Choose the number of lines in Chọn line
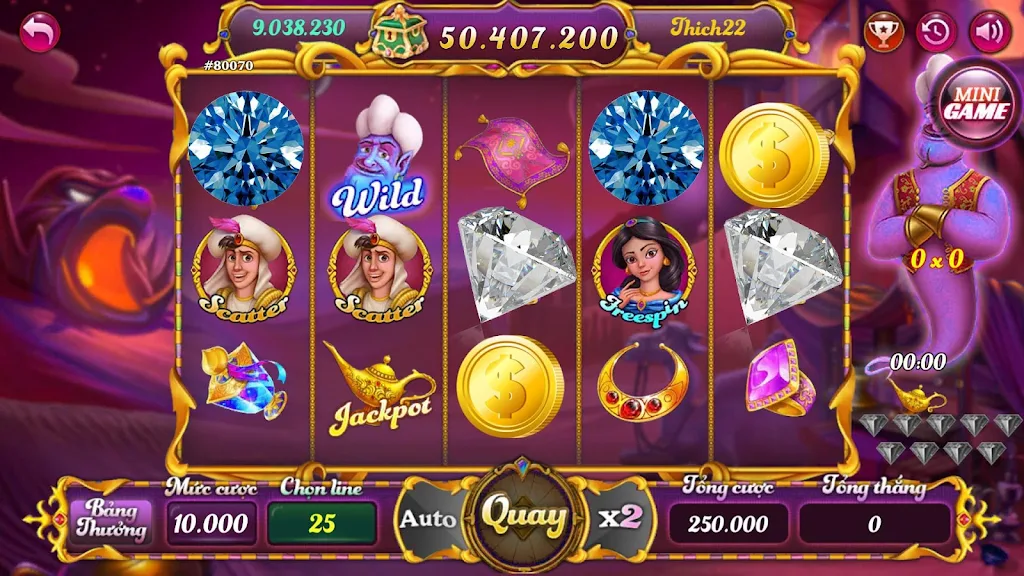This screenshot has height=576, width=1024. [321, 523]
